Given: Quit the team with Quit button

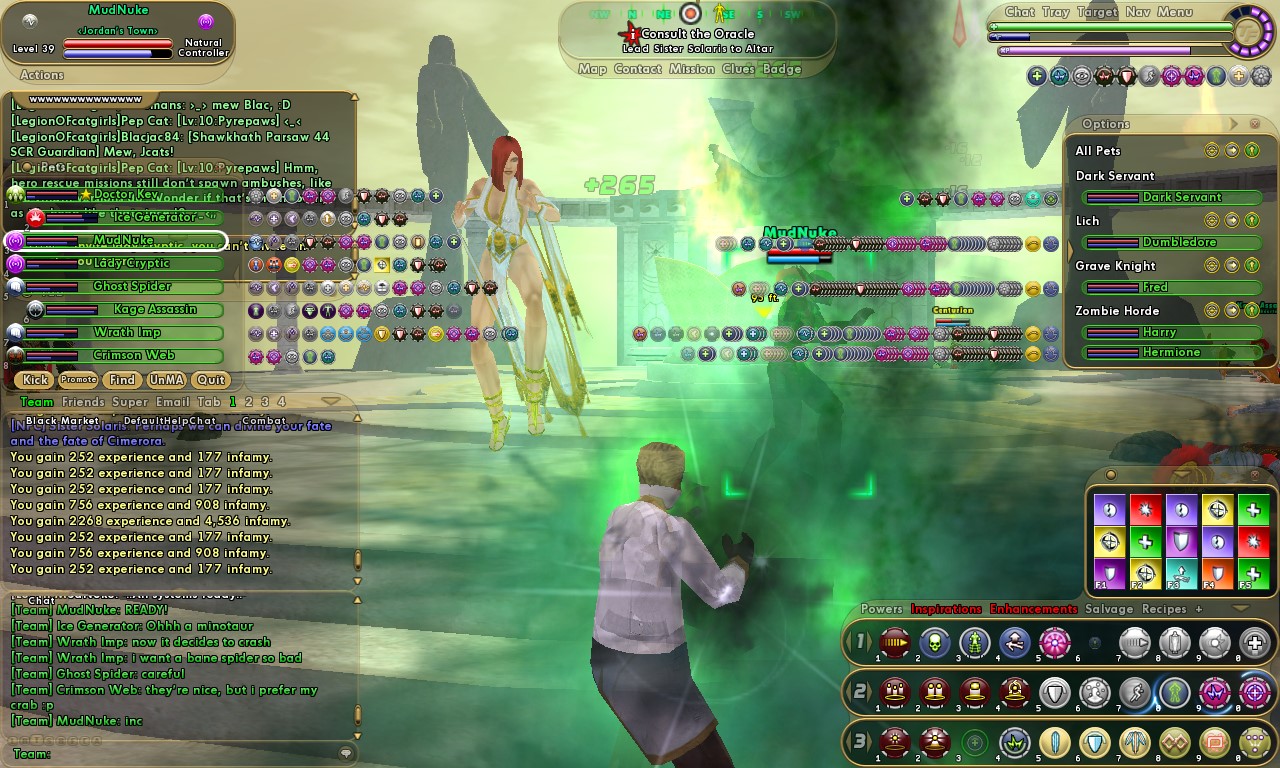Looking at the screenshot, I should tap(210, 380).
